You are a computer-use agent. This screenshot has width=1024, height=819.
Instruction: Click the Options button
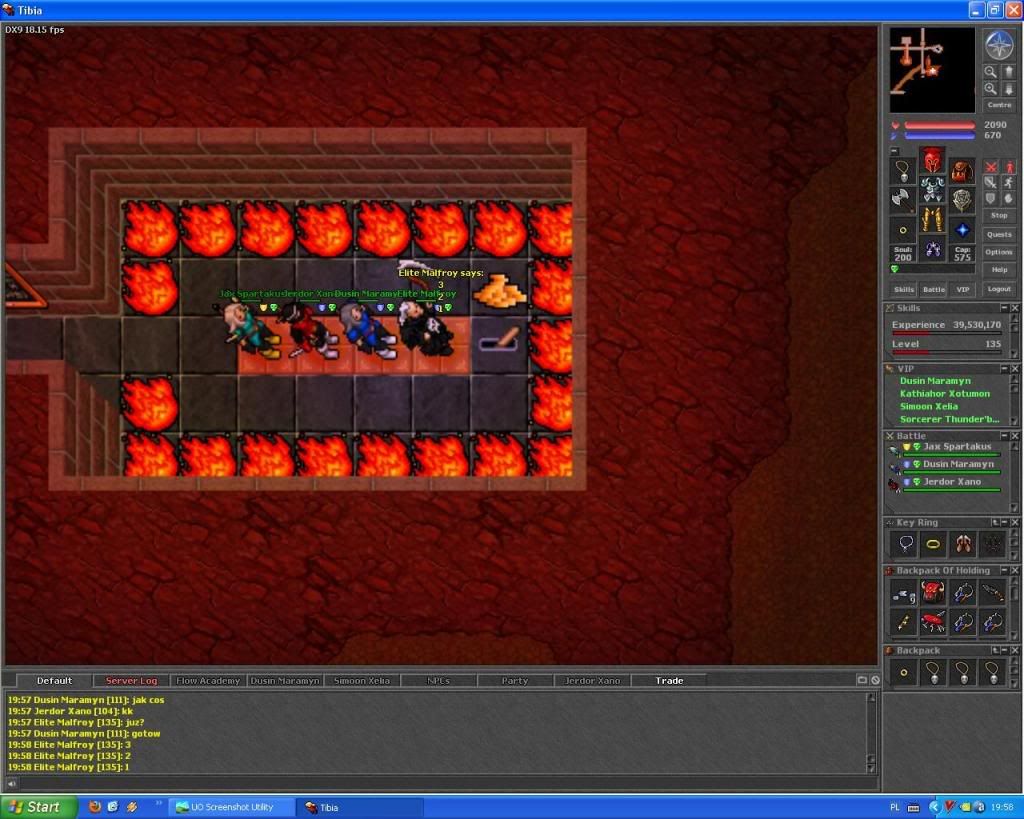[998, 252]
